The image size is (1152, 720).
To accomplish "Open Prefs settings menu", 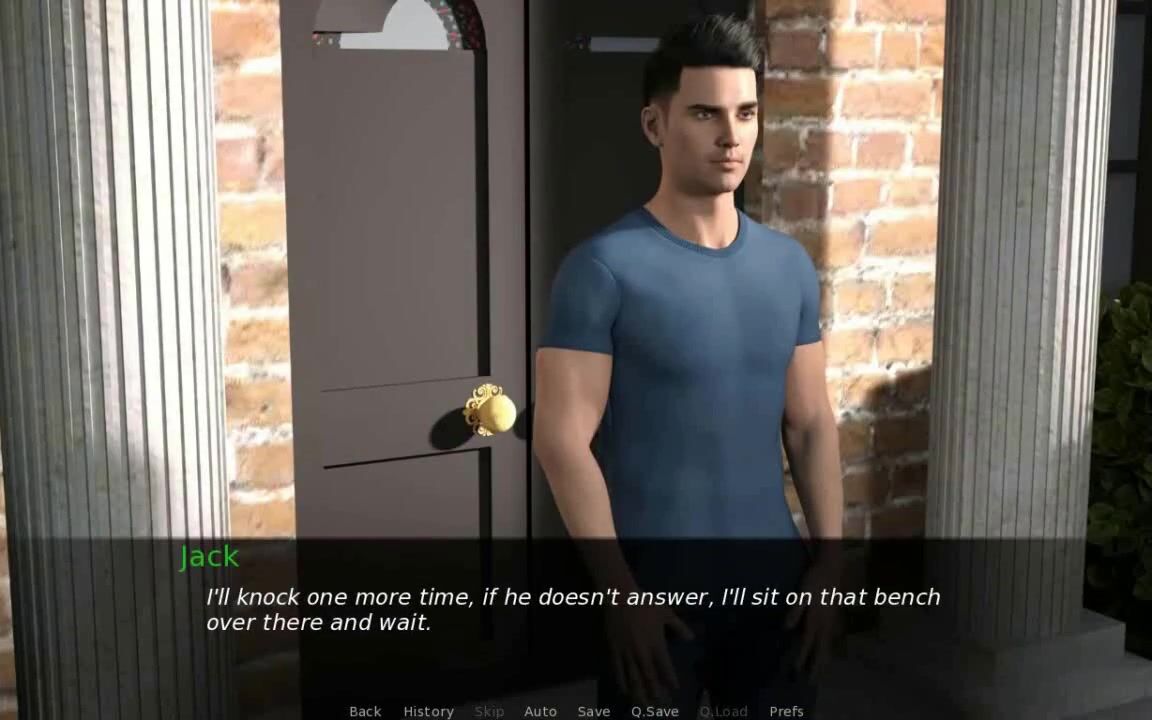I will [786, 711].
